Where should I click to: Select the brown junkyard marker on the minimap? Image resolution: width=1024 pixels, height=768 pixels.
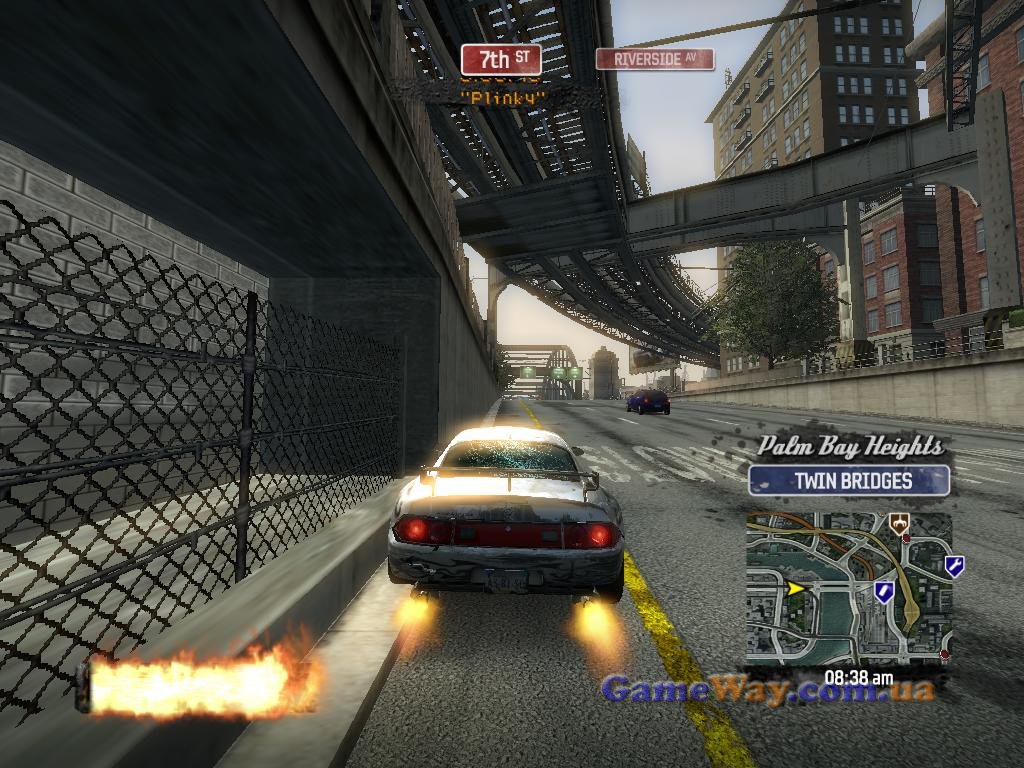click(x=899, y=522)
